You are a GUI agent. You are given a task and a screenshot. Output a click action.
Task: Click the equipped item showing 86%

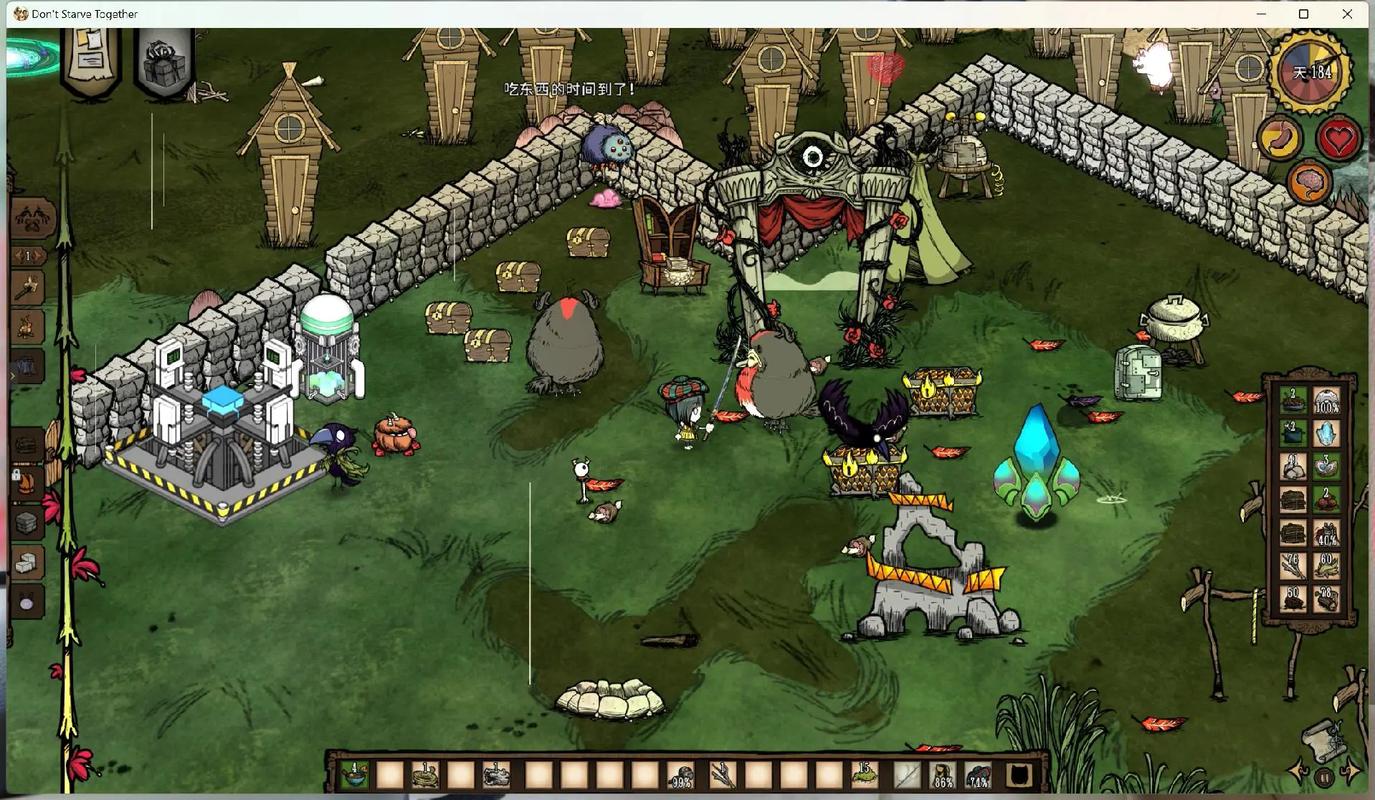[942, 774]
